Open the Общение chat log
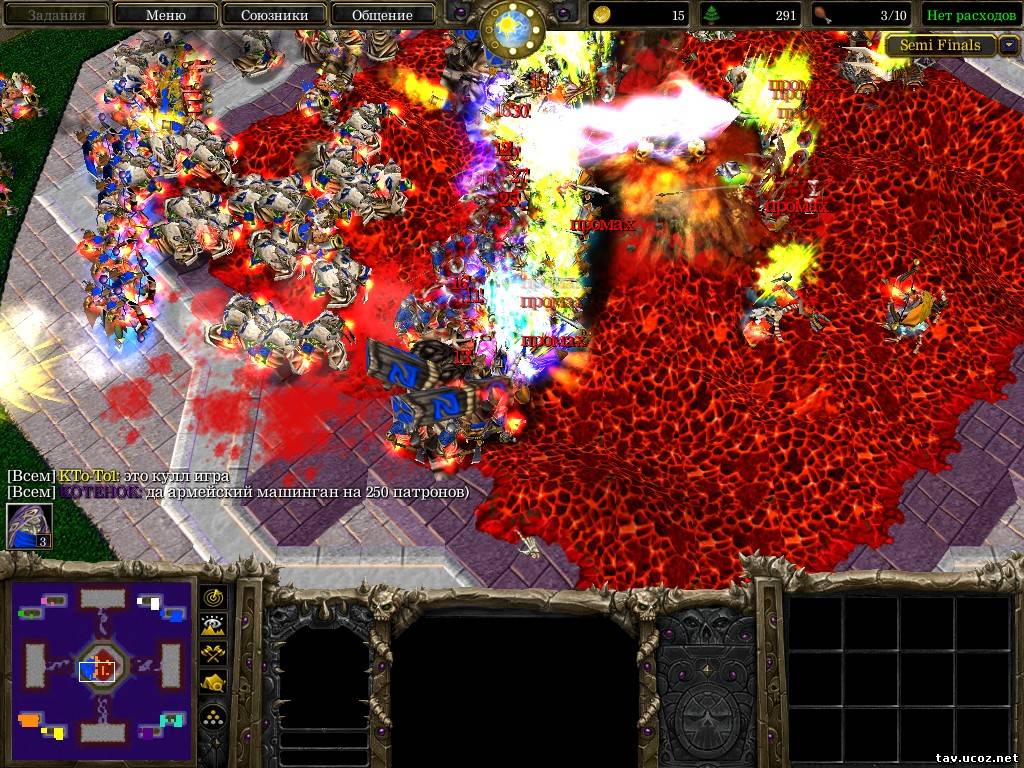This screenshot has height=768, width=1024. 382,15
